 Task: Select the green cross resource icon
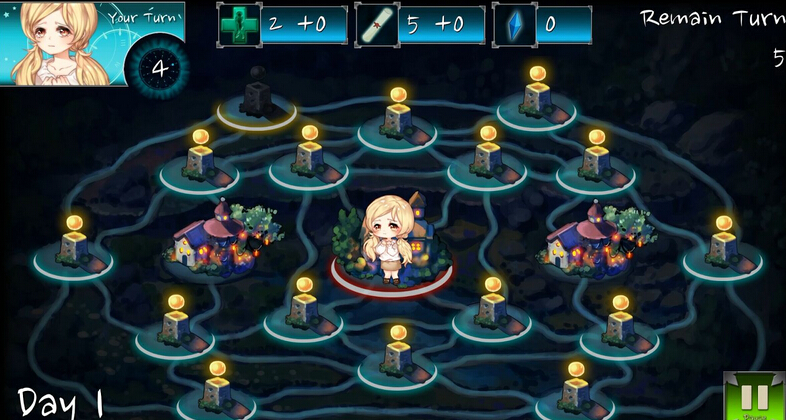coord(239,25)
